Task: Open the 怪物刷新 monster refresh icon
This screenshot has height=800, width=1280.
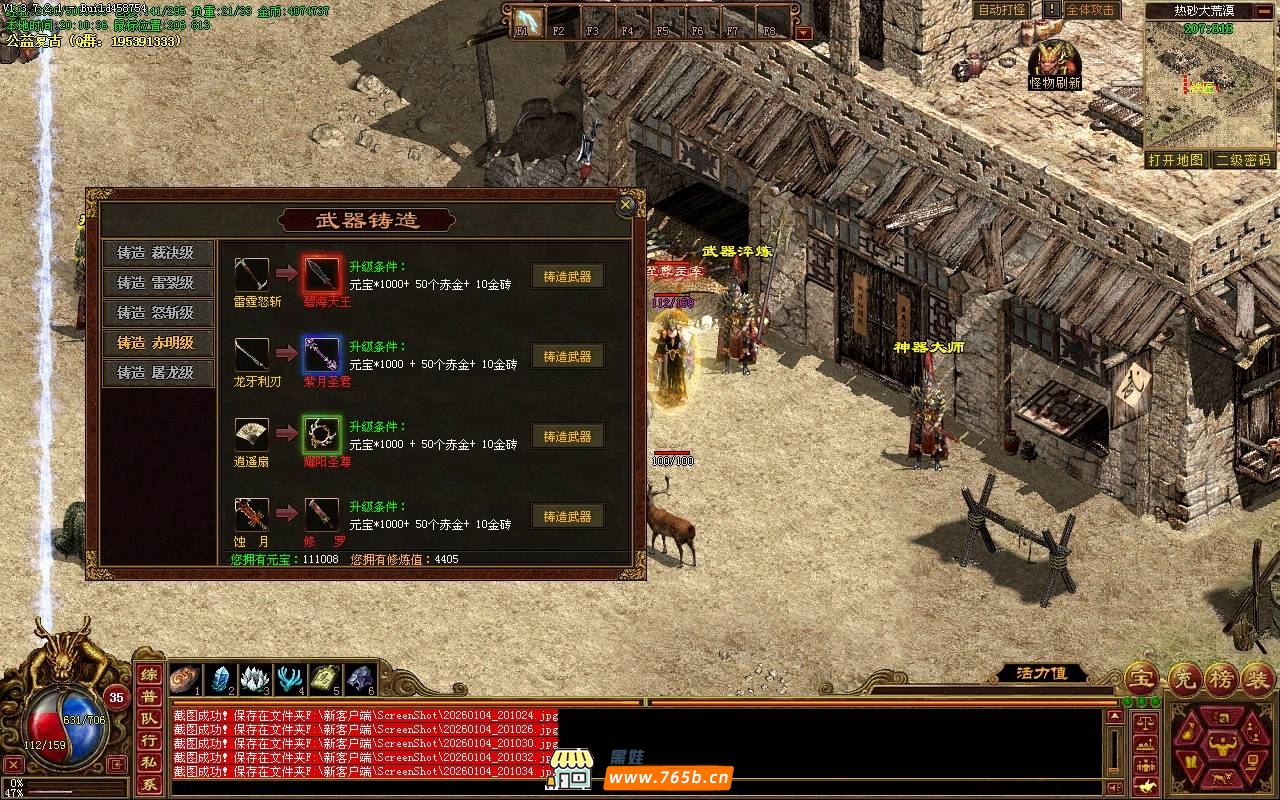Action: (x=1054, y=62)
